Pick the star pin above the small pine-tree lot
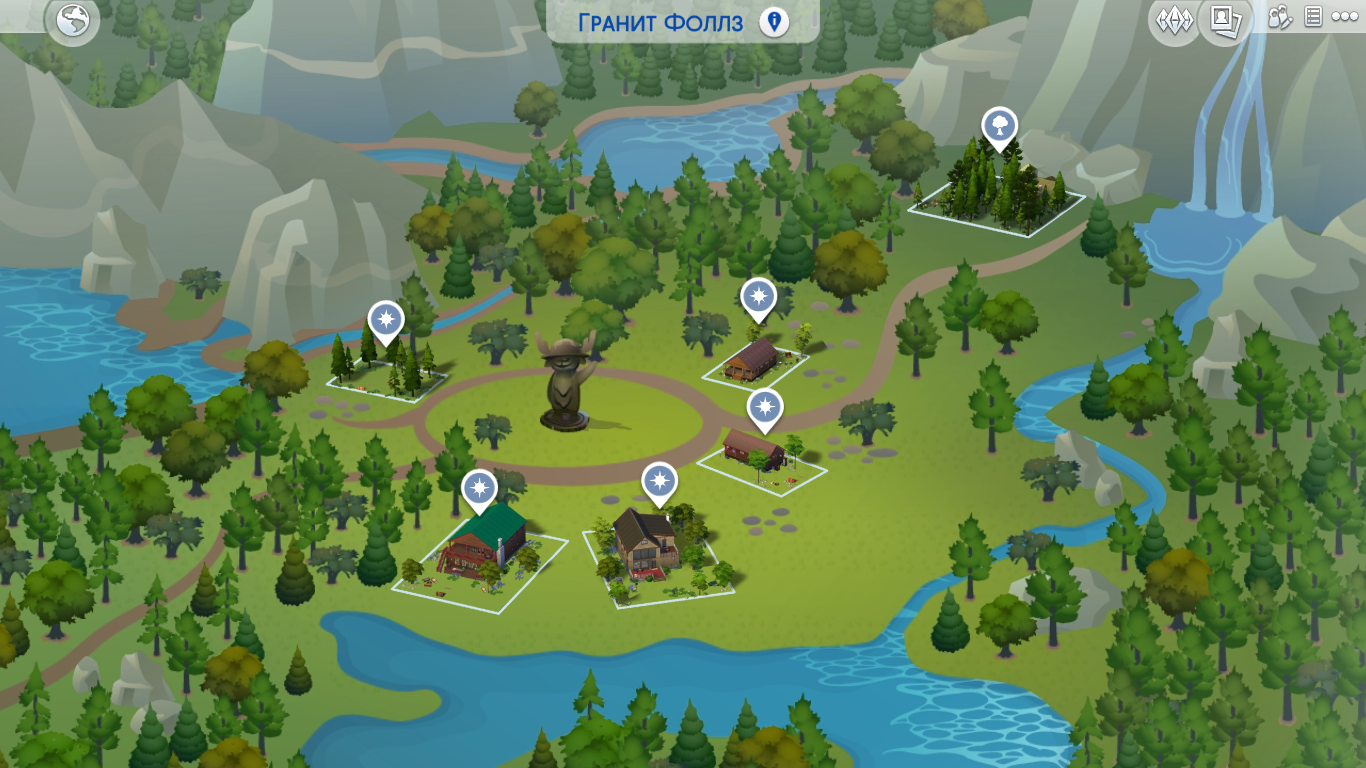Image resolution: width=1366 pixels, height=768 pixels. pos(385,320)
